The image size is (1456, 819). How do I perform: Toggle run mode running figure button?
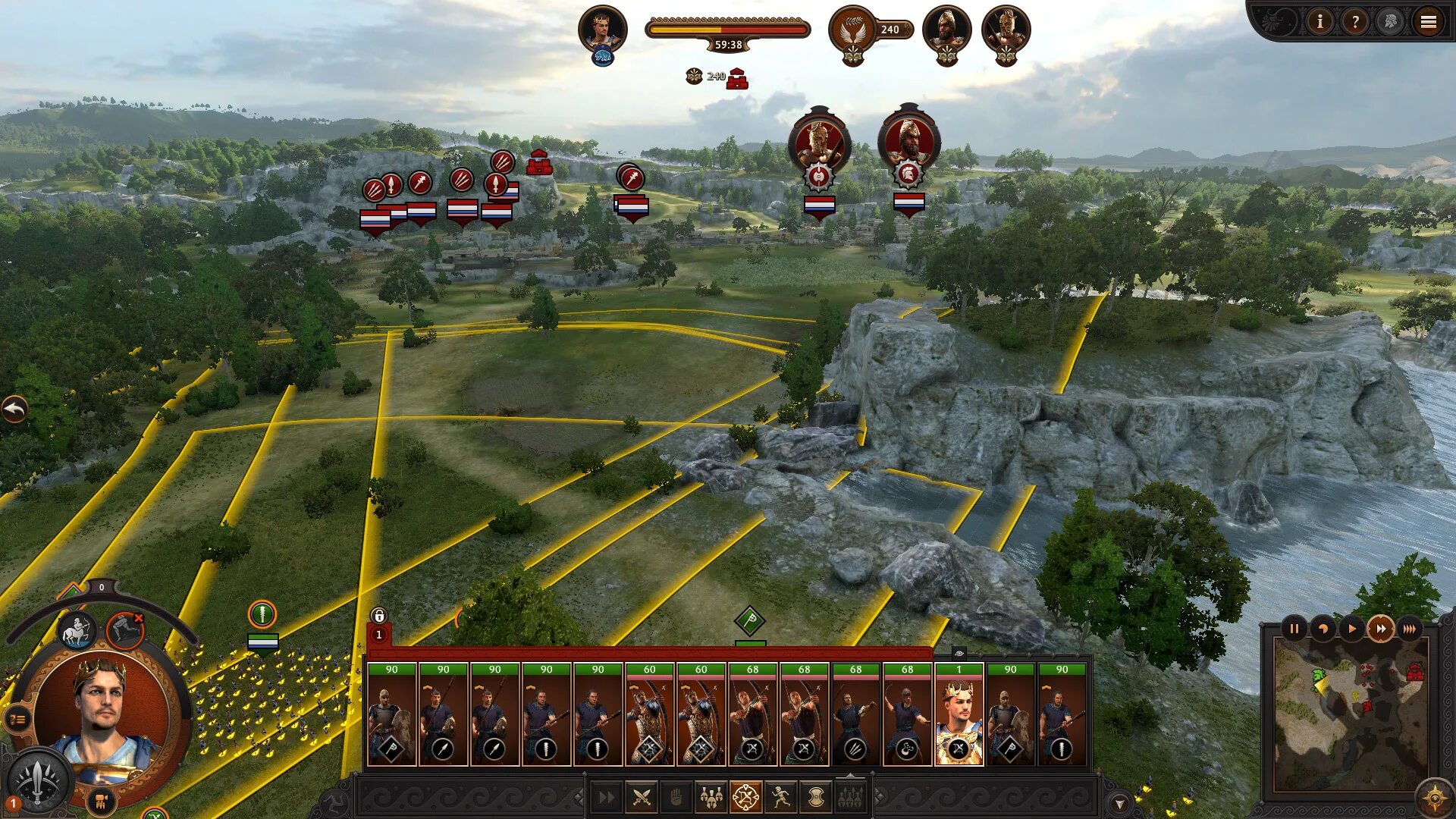781,797
